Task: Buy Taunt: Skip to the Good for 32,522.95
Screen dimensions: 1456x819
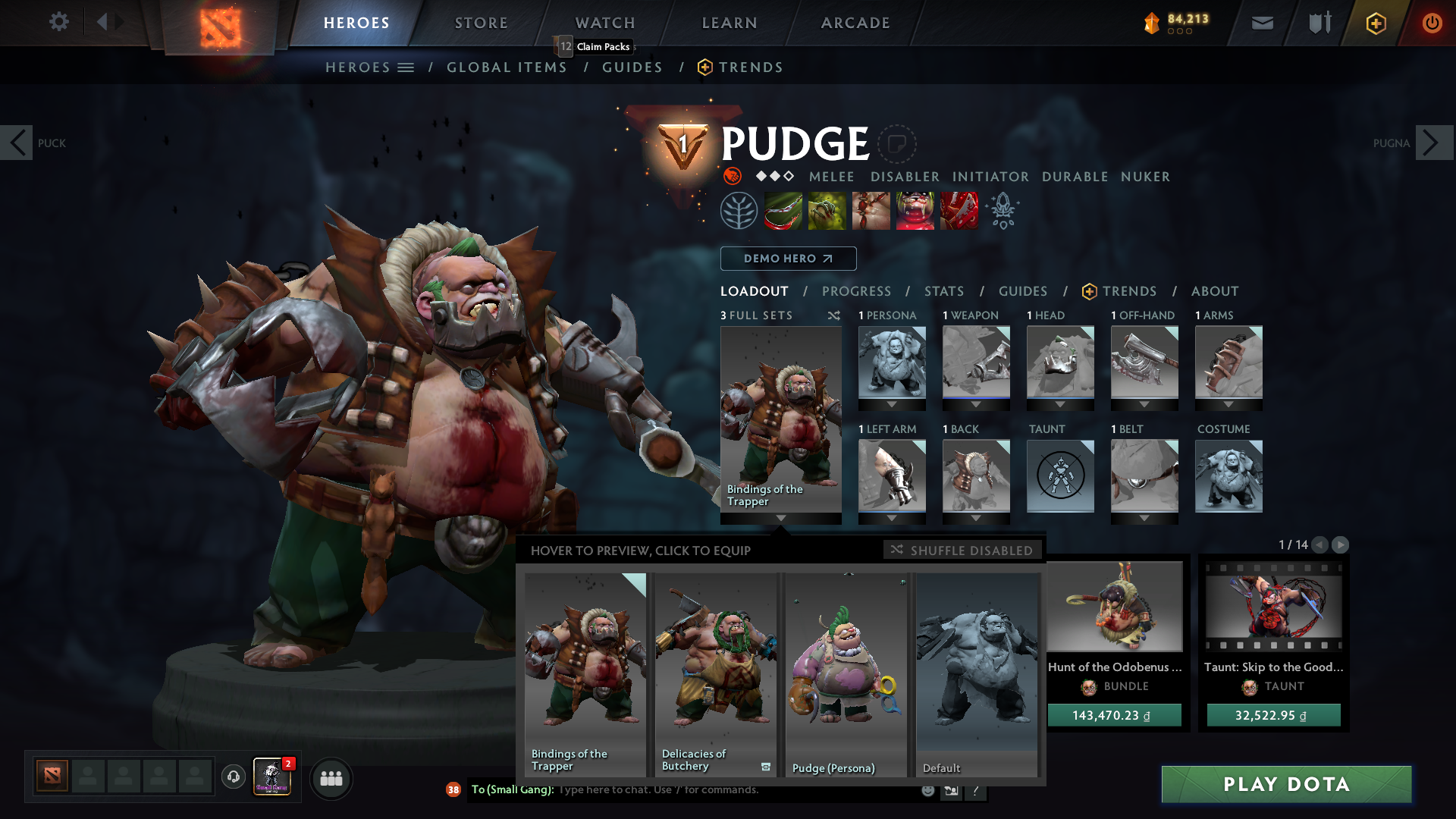Action: [1273, 715]
